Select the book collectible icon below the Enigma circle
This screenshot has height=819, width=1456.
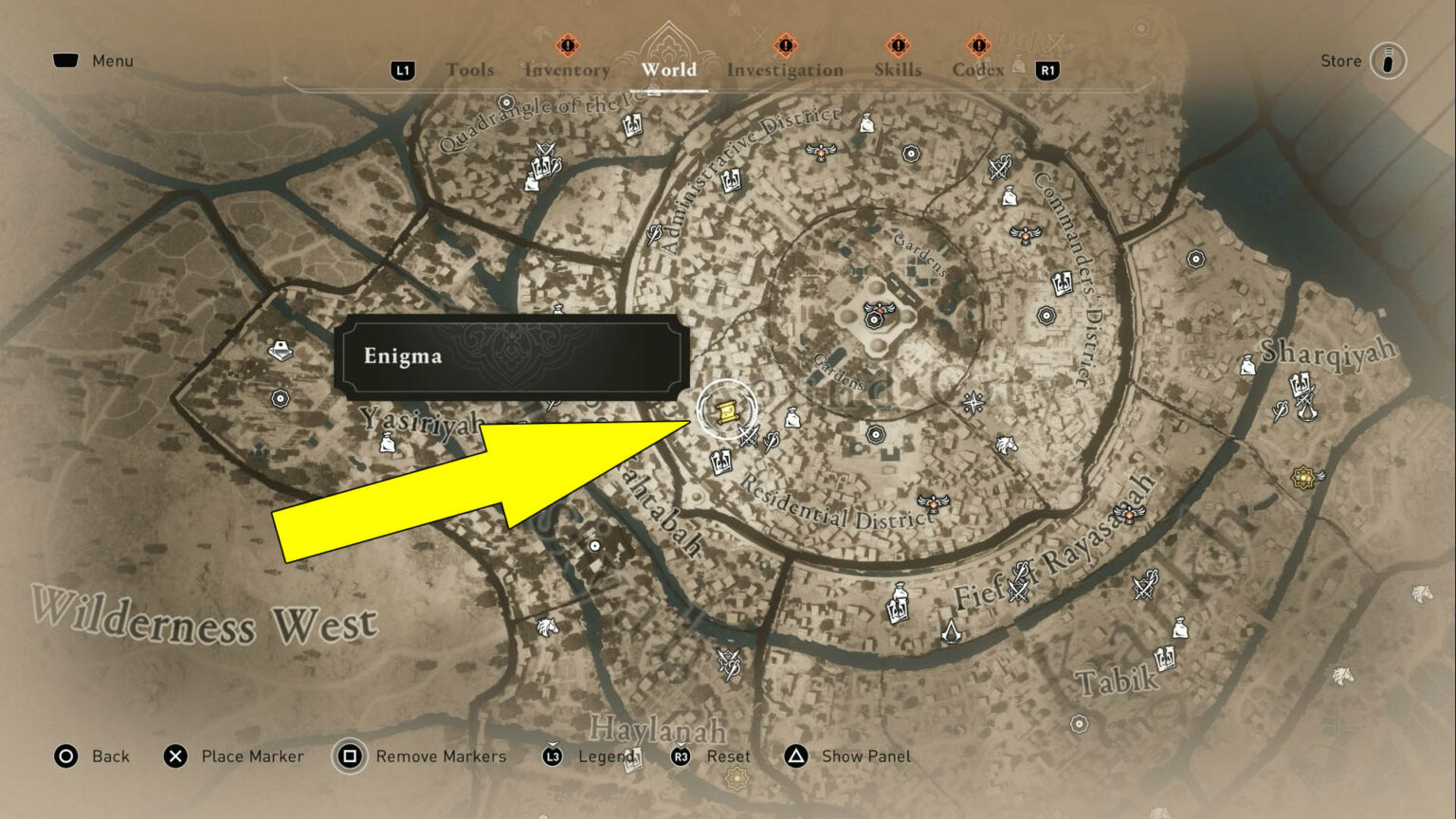(x=720, y=464)
